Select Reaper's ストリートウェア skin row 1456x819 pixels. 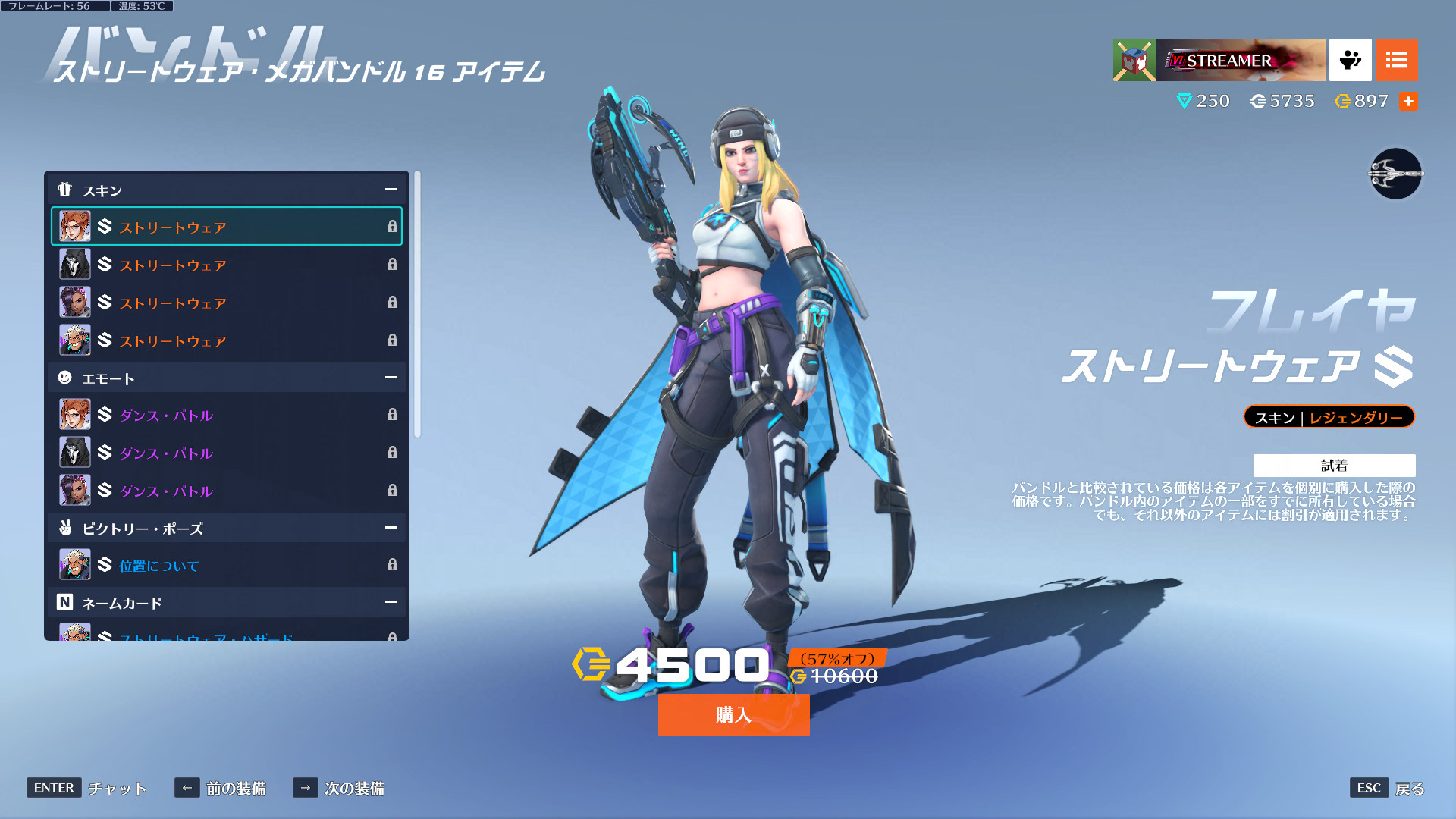[226, 265]
